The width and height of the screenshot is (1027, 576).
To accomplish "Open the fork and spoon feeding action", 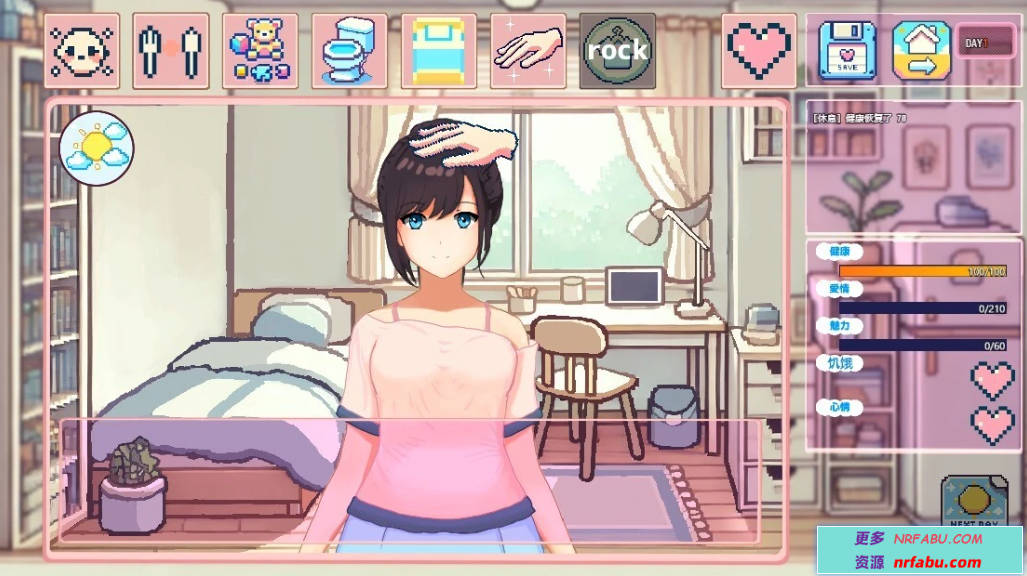I will pos(170,50).
